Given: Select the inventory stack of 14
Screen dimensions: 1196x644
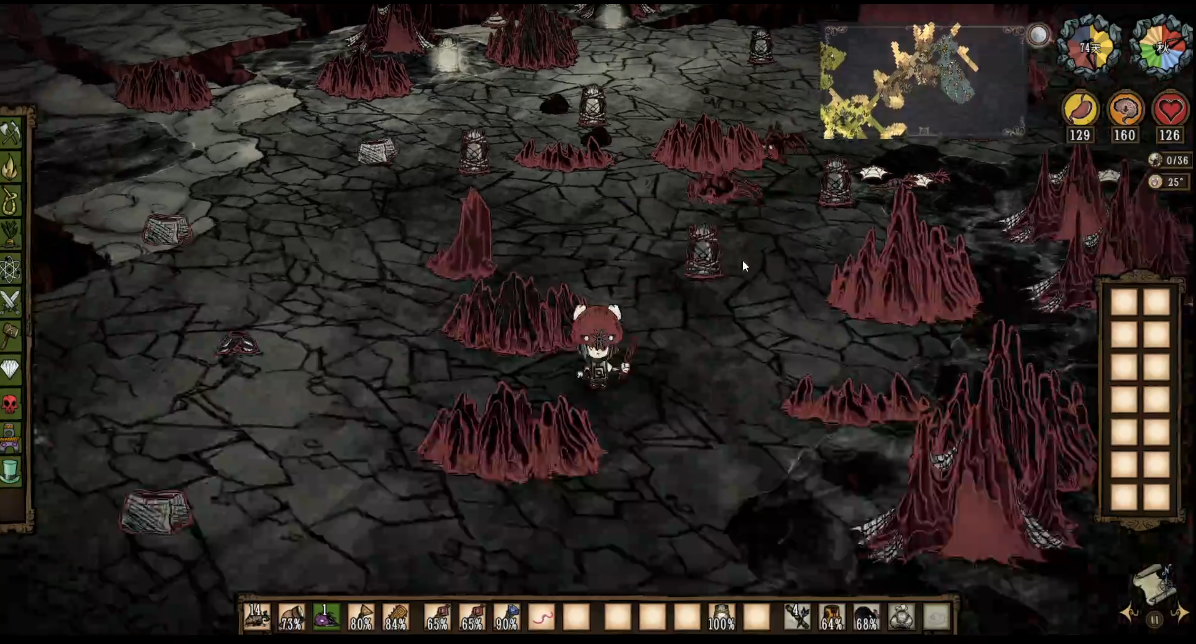Looking at the screenshot, I should click(x=257, y=616).
